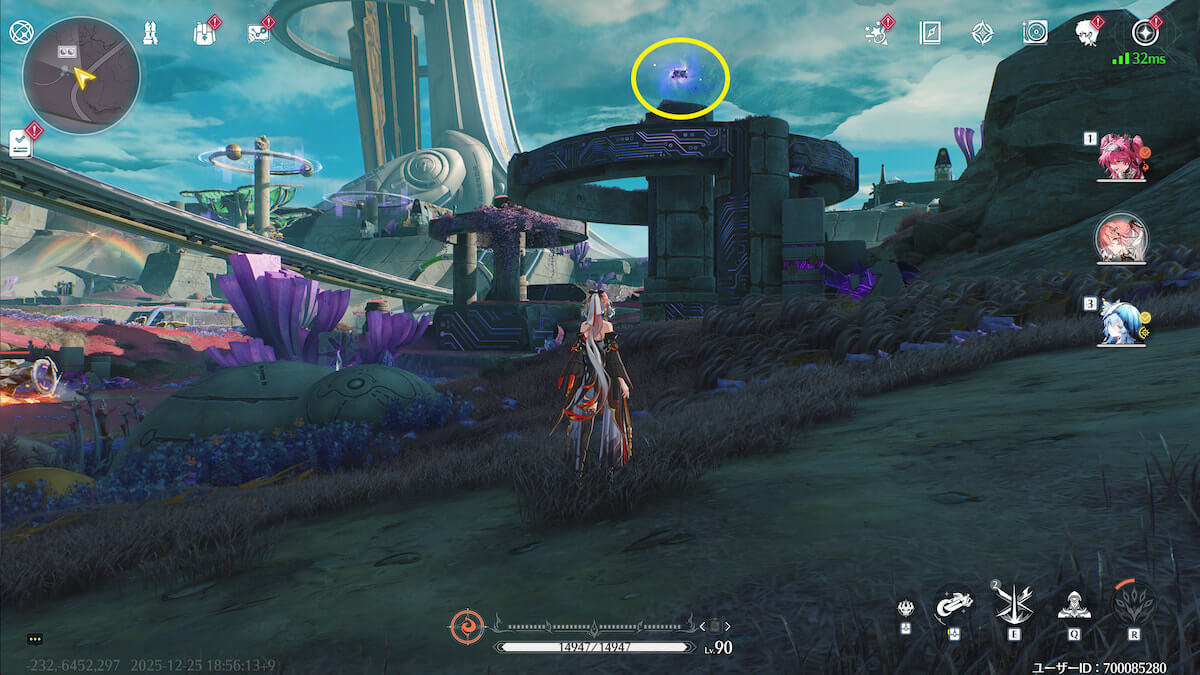The image size is (1200, 675).
Task: Open the round star main menu icon
Action: [1143, 33]
